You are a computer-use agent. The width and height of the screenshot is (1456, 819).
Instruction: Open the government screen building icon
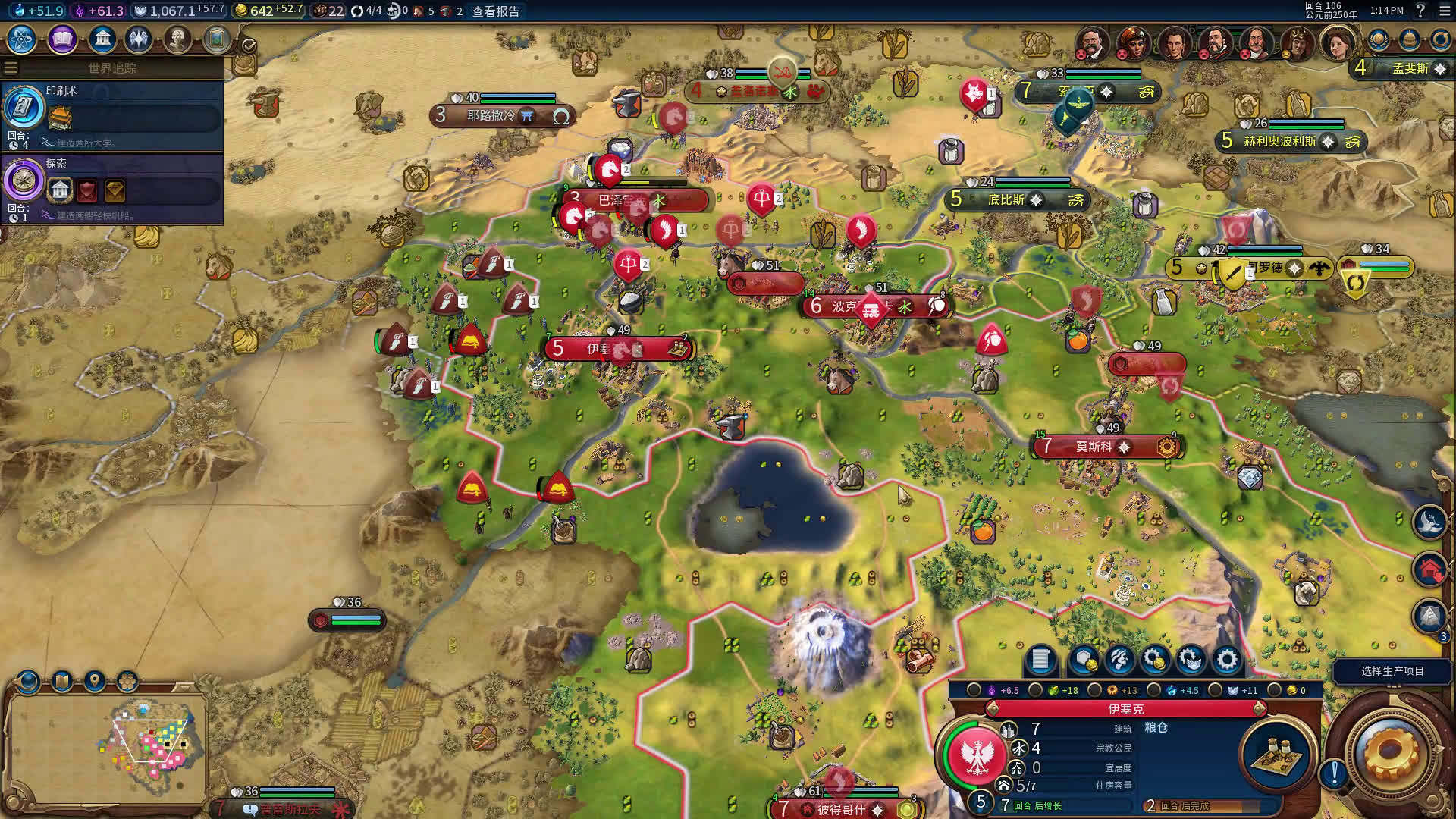[102, 39]
